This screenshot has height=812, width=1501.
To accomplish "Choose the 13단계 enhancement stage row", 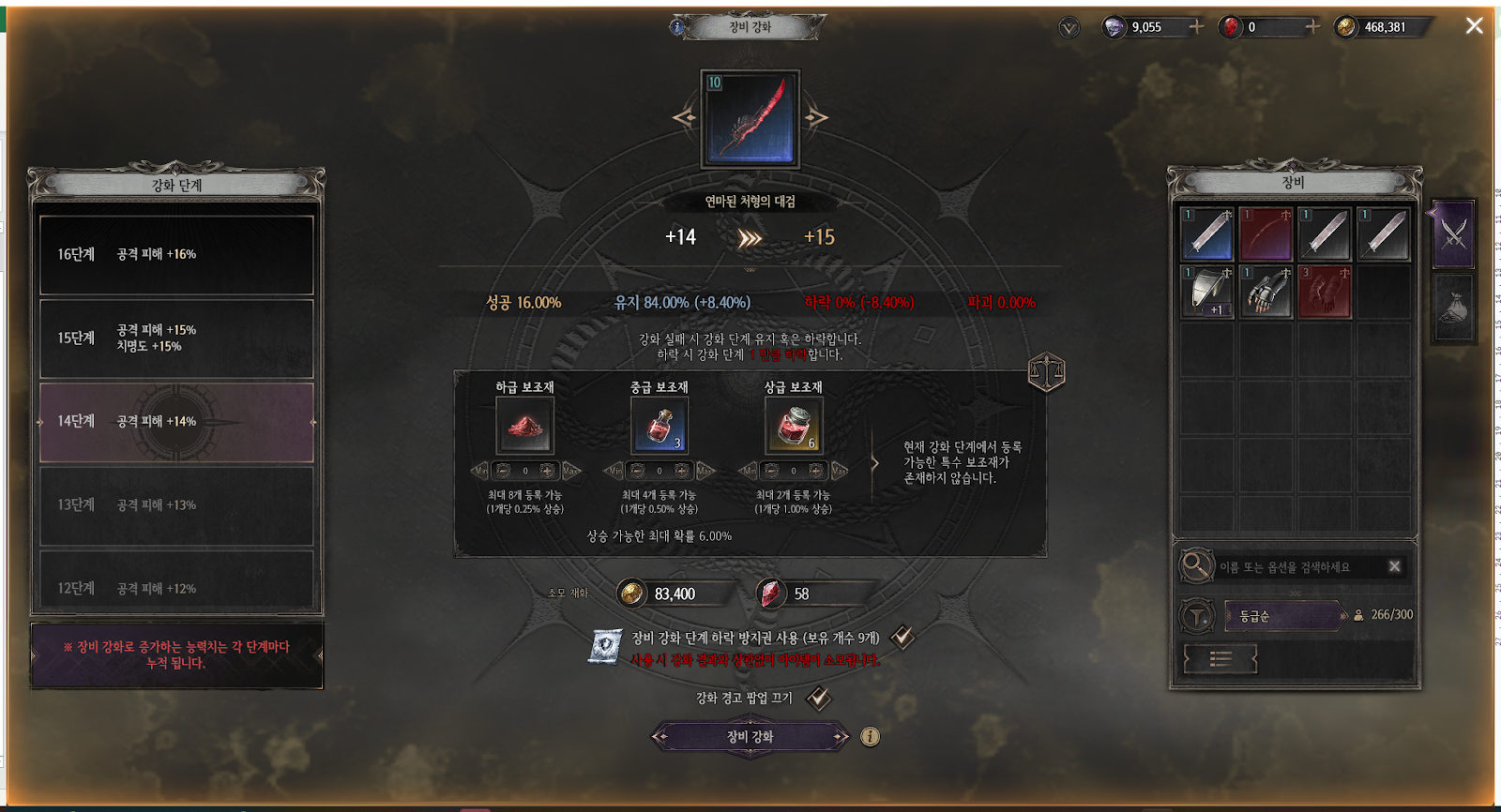I will click(x=176, y=505).
